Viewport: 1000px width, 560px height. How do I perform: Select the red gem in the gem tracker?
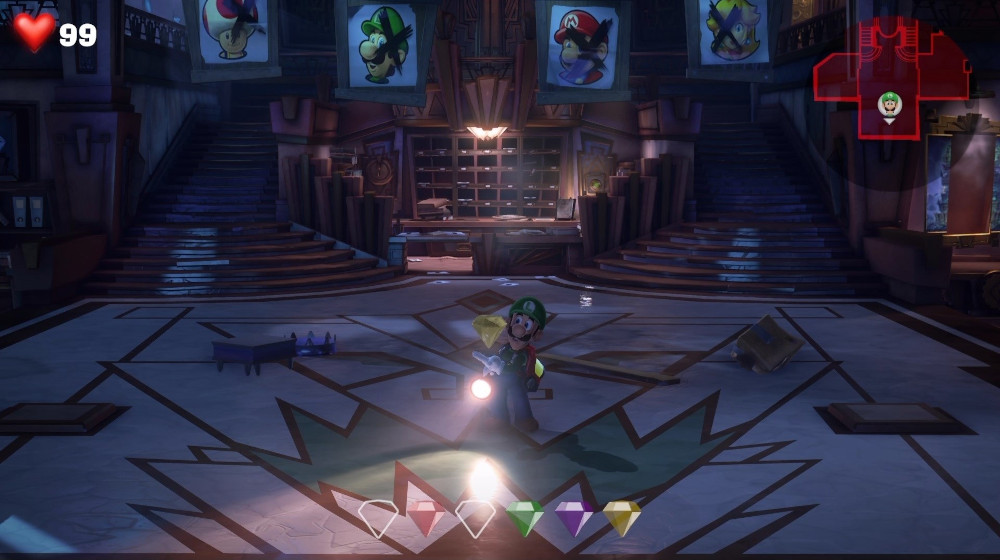coord(426,518)
